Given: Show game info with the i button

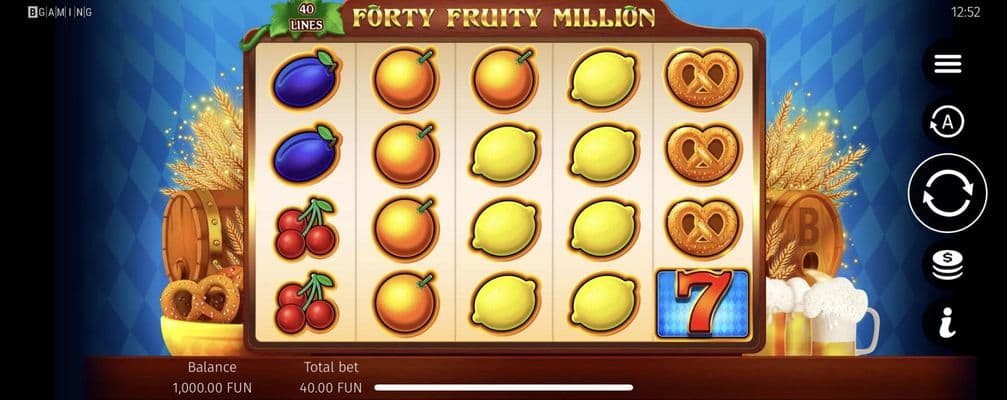Looking at the screenshot, I should pos(947,322).
